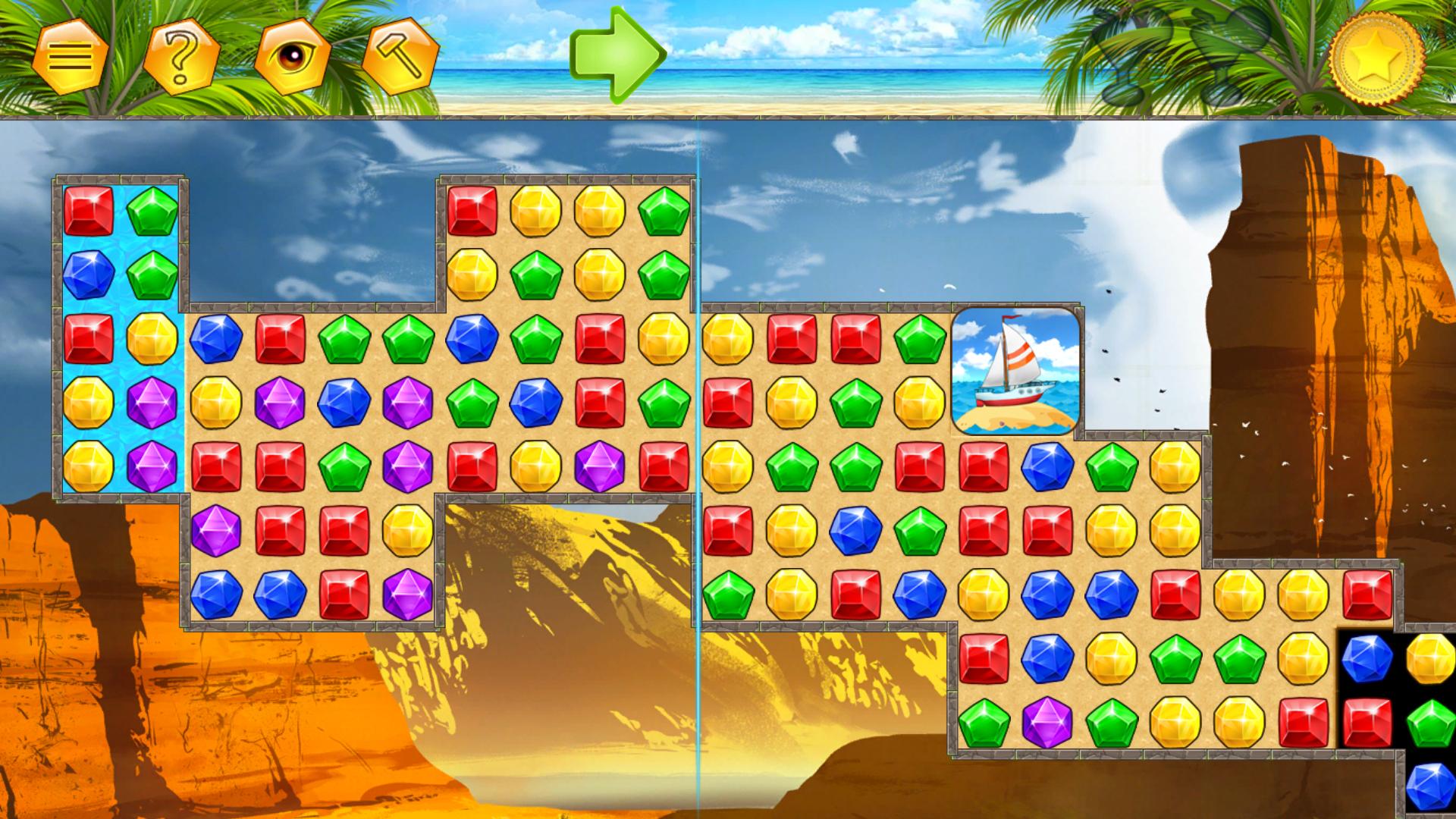
Task: Open the gold star coin button
Action: pyautogui.click(x=1377, y=56)
